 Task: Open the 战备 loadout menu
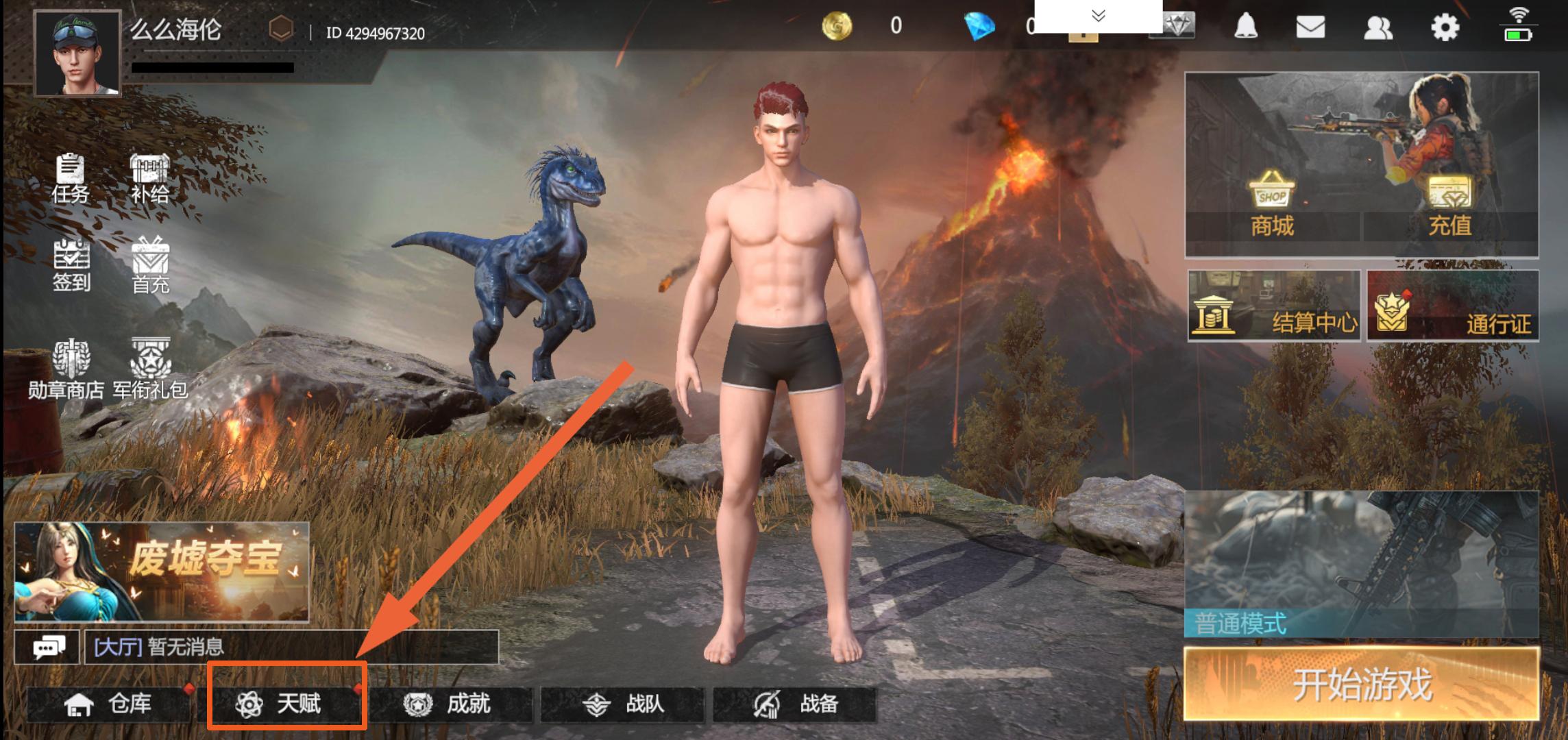pyautogui.click(x=795, y=704)
